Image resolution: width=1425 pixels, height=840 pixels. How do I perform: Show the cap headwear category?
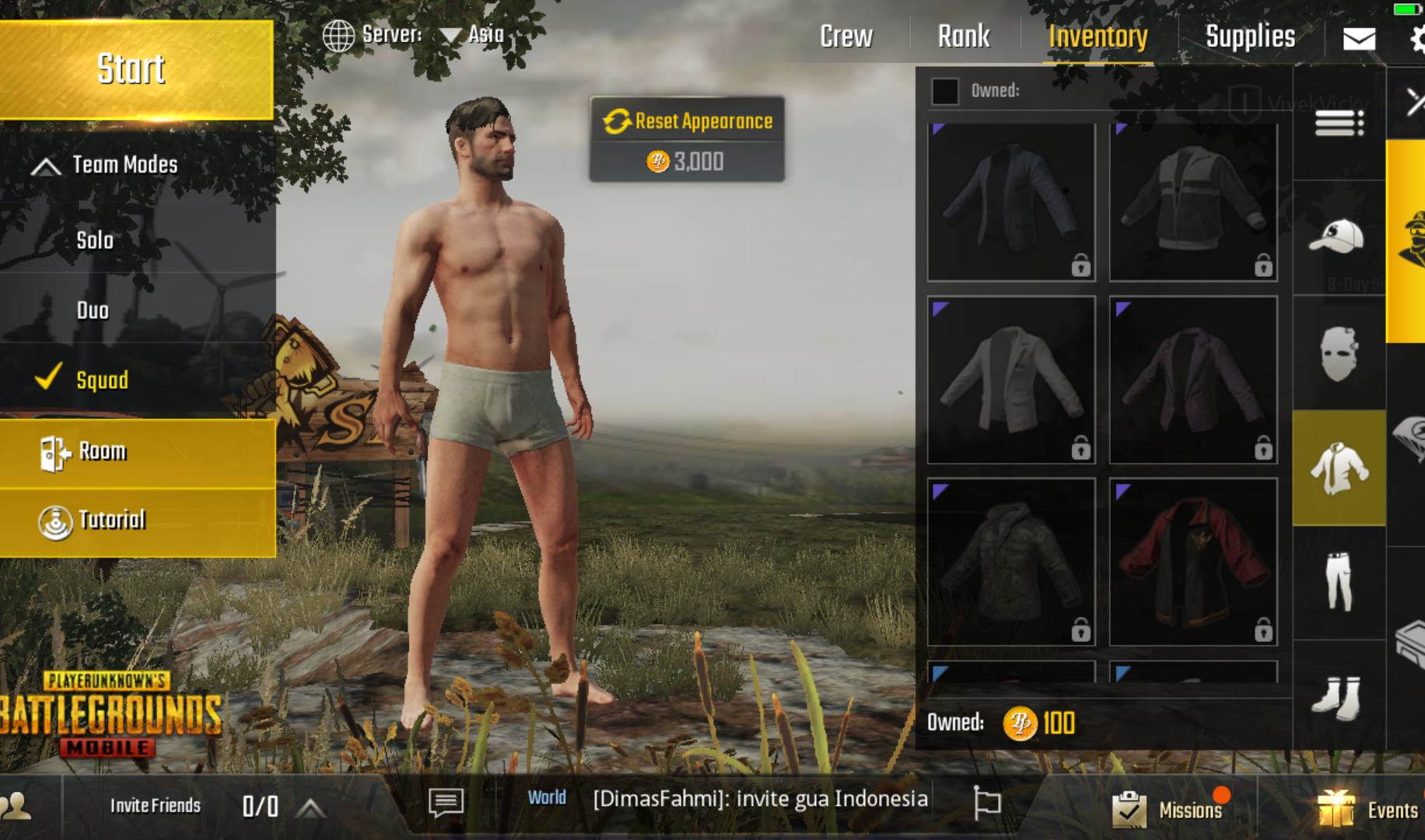(x=1338, y=236)
